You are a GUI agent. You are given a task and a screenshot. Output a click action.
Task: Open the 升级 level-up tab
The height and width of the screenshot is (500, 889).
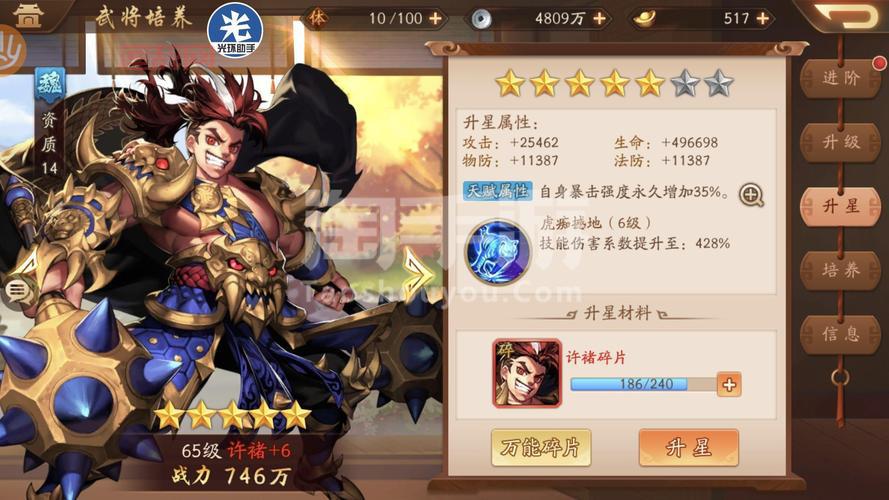(840, 142)
